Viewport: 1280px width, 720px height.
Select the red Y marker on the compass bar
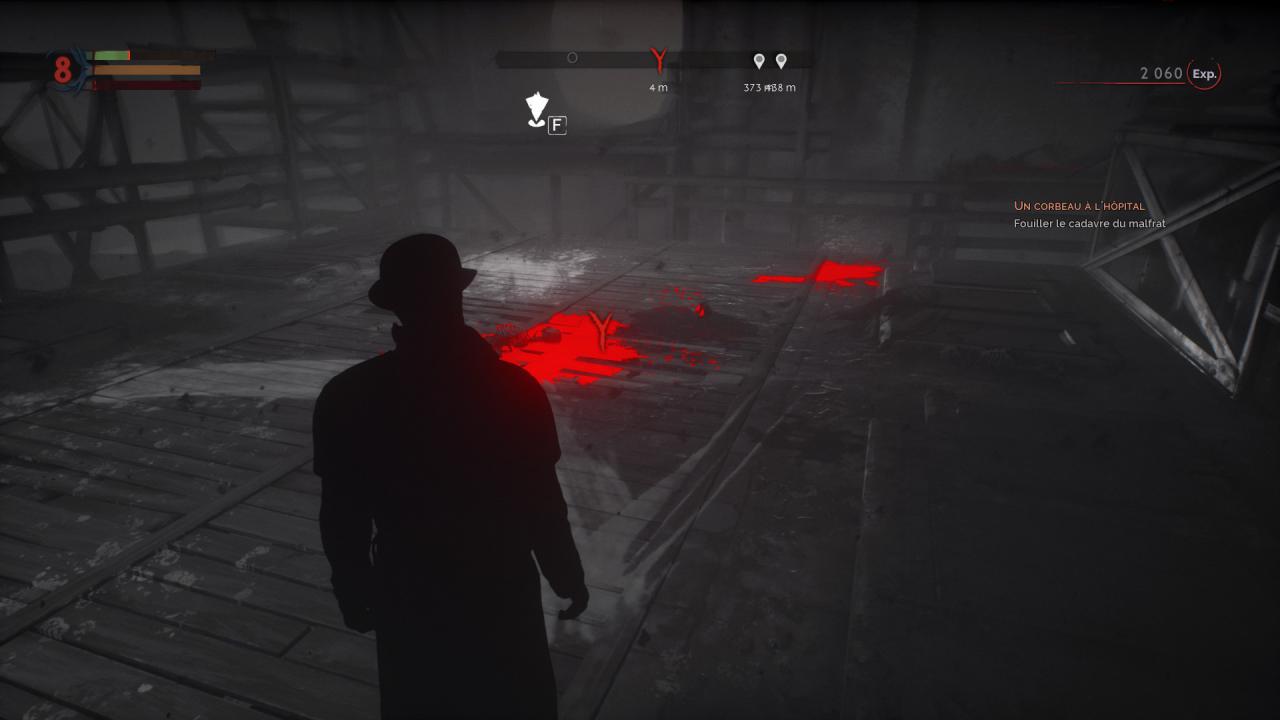pyautogui.click(x=658, y=60)
